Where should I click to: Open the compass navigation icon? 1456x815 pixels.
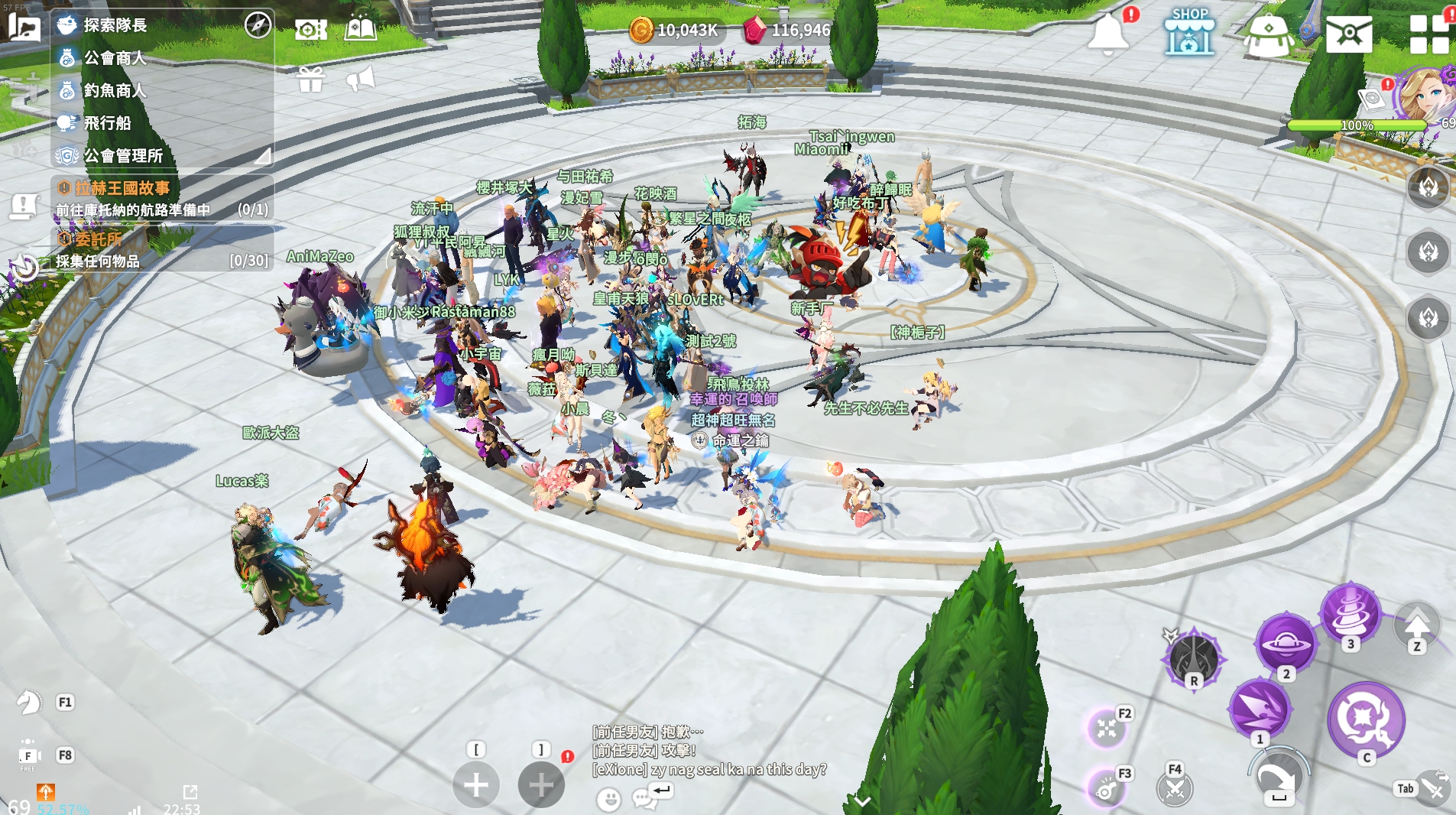tap(258, 25)
